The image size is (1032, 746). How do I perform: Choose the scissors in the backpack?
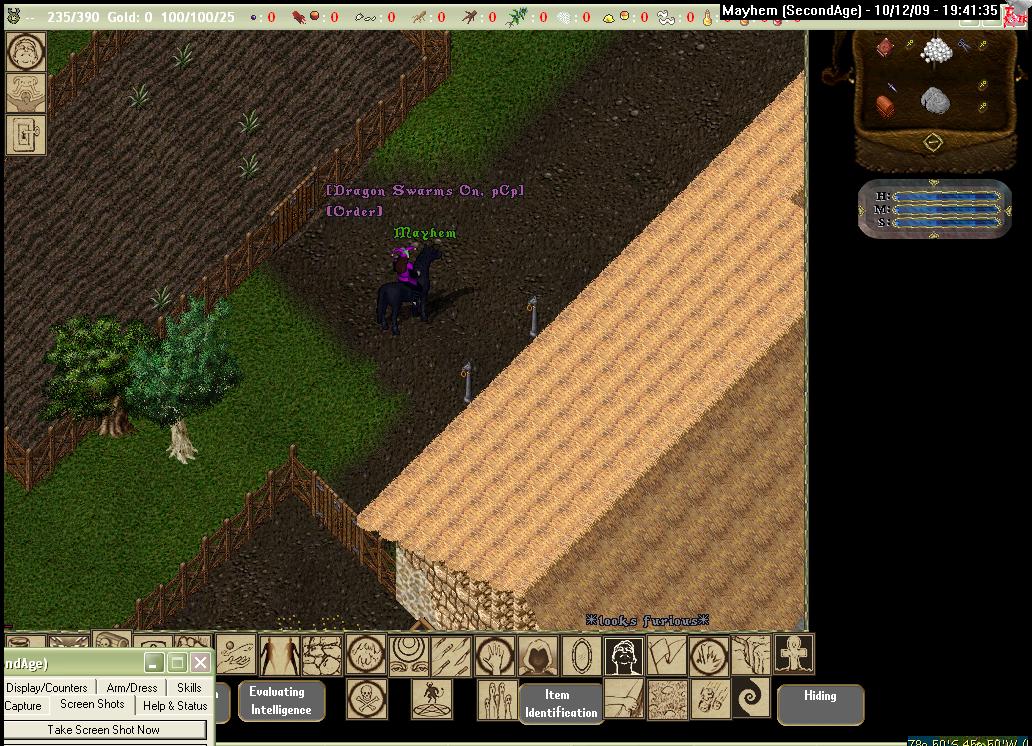[x=964, y=47]
